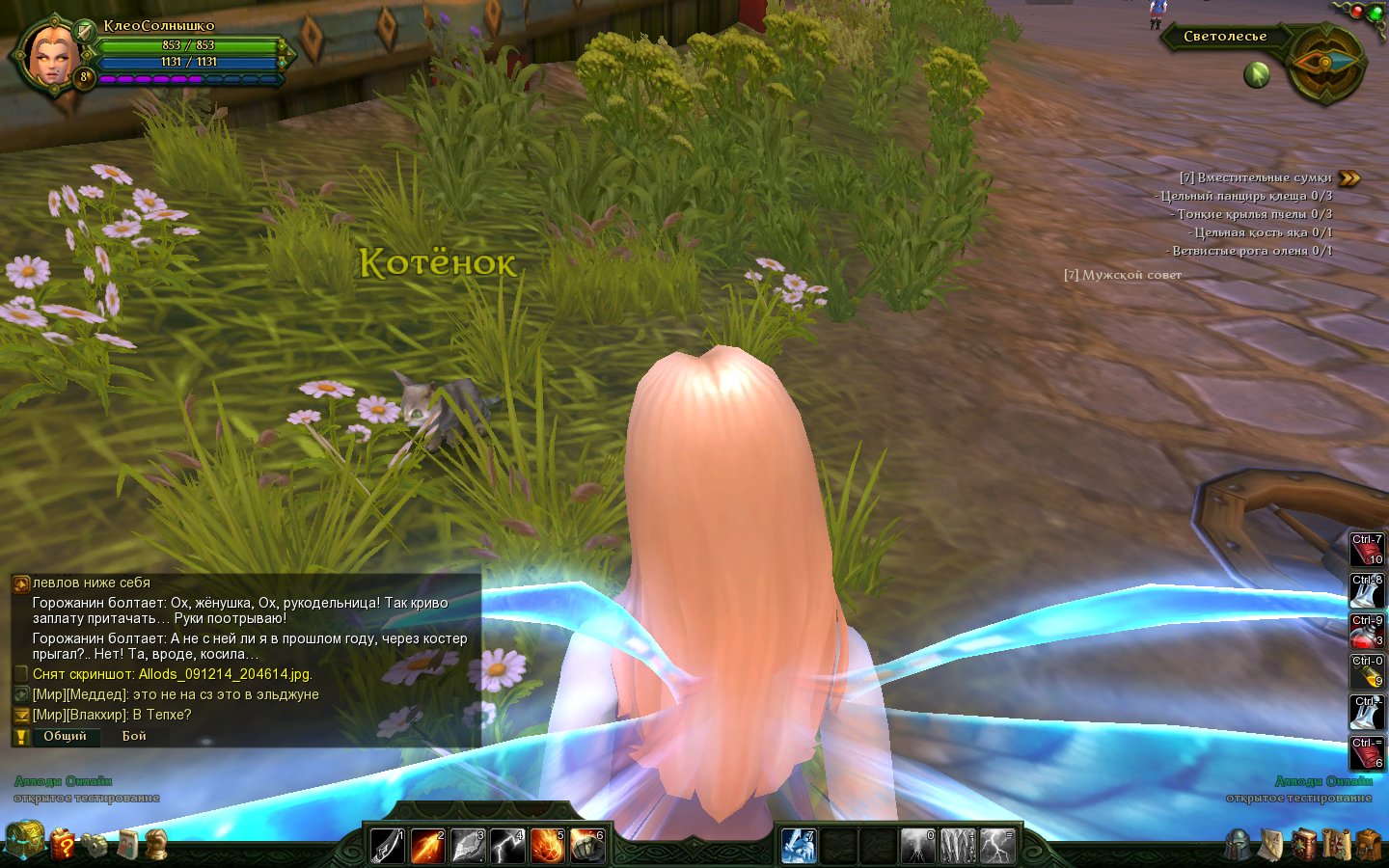The width and height of the screenshot is (1389, 868).
Task: Click the player portrait of КлеоСолнышко
Action: (x=51, y=55)
